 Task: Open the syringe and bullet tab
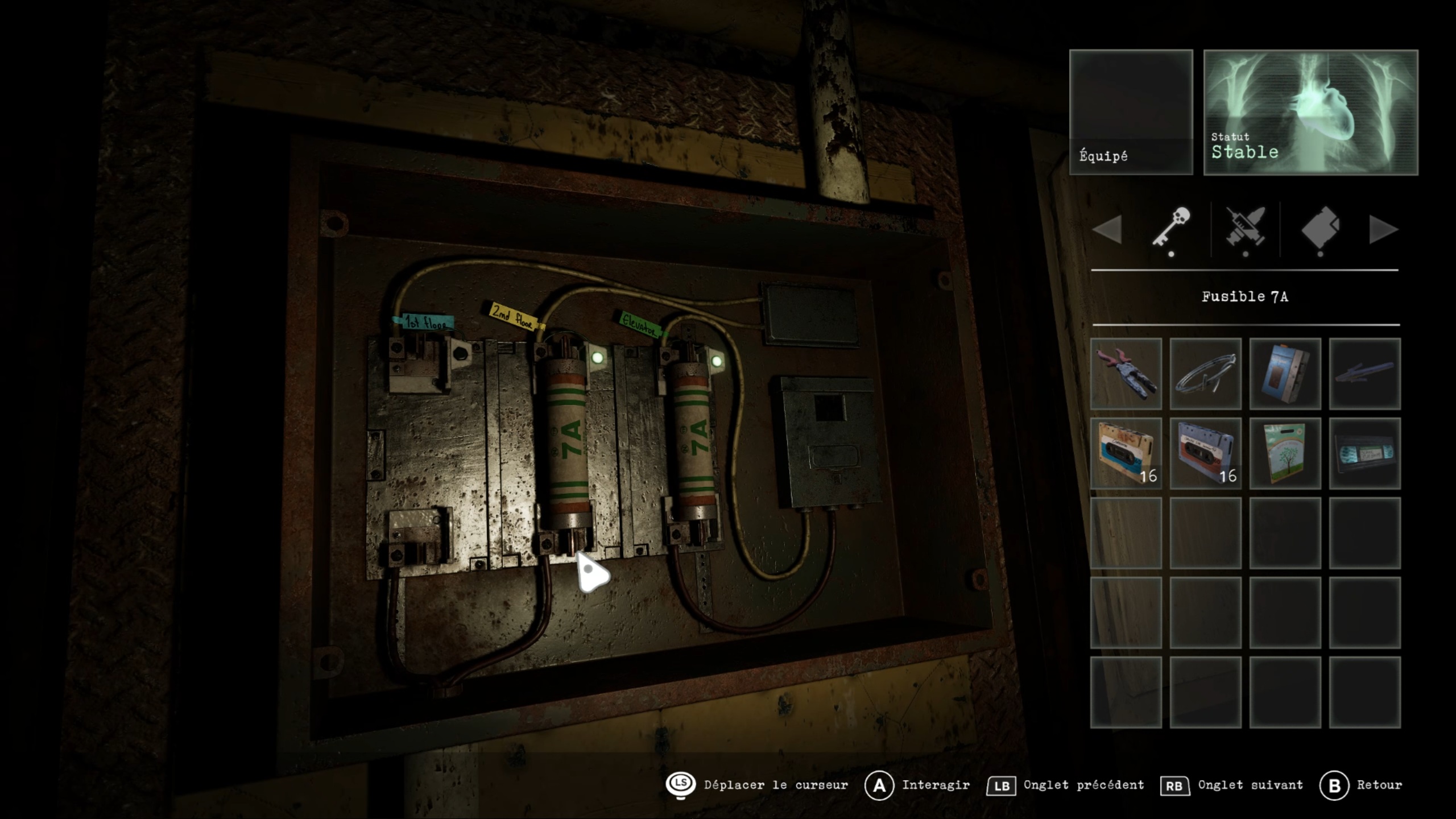tap(1246, 227)
